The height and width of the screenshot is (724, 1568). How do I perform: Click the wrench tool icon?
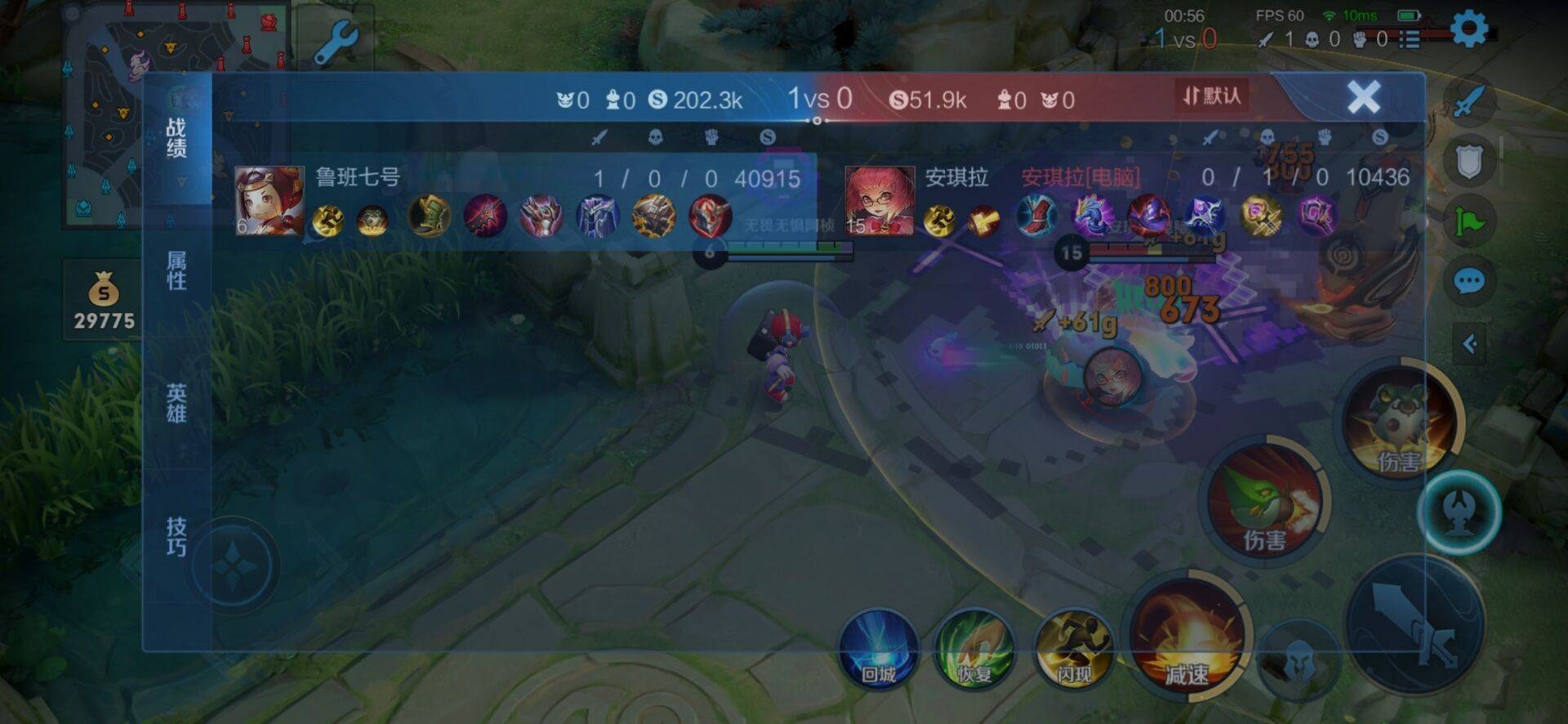[336, 42]
